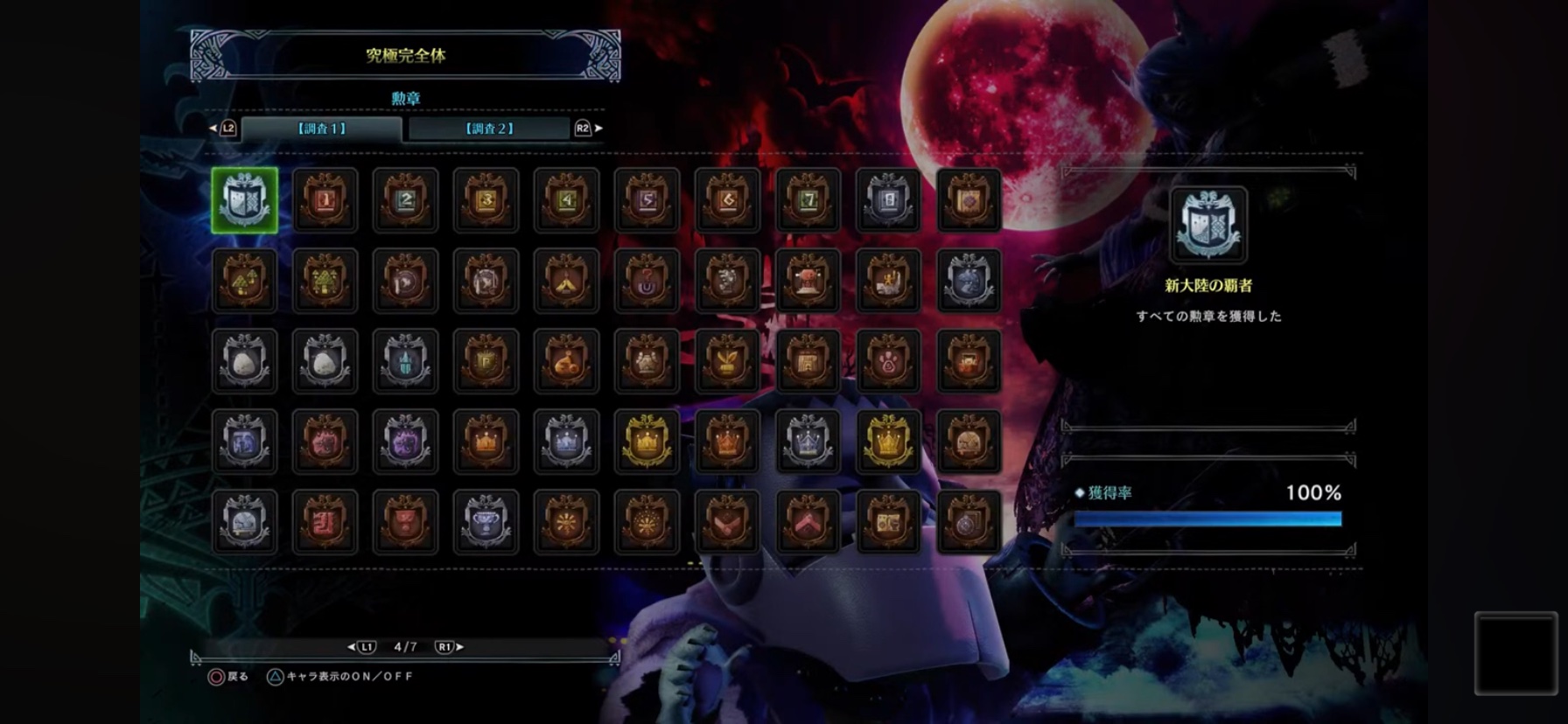Viewport: 1568px width, 724px height.
Task: Select the pink chevron rank medal
Action: pos(808,522)
